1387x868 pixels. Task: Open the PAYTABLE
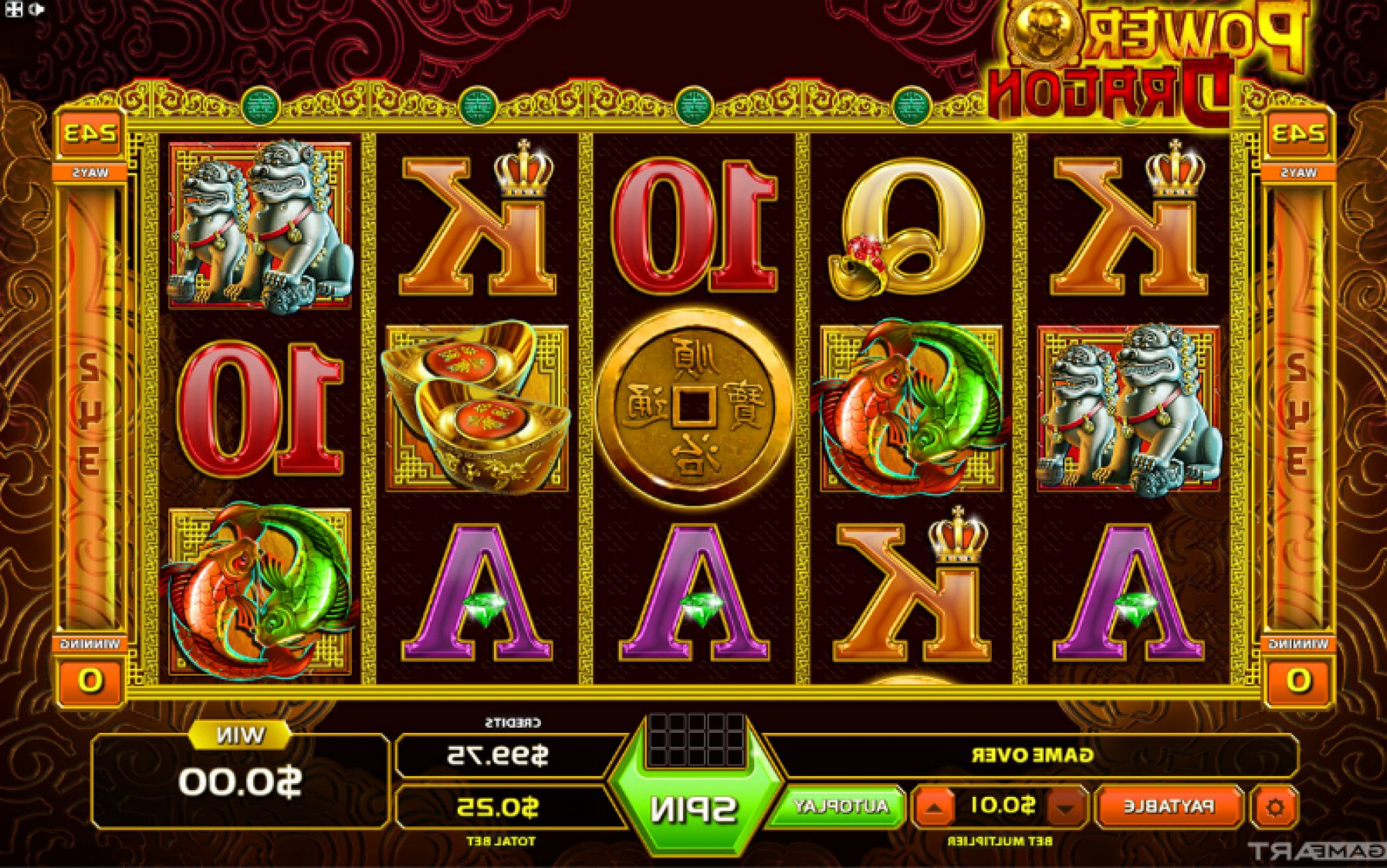click(x=1169, y=807)
